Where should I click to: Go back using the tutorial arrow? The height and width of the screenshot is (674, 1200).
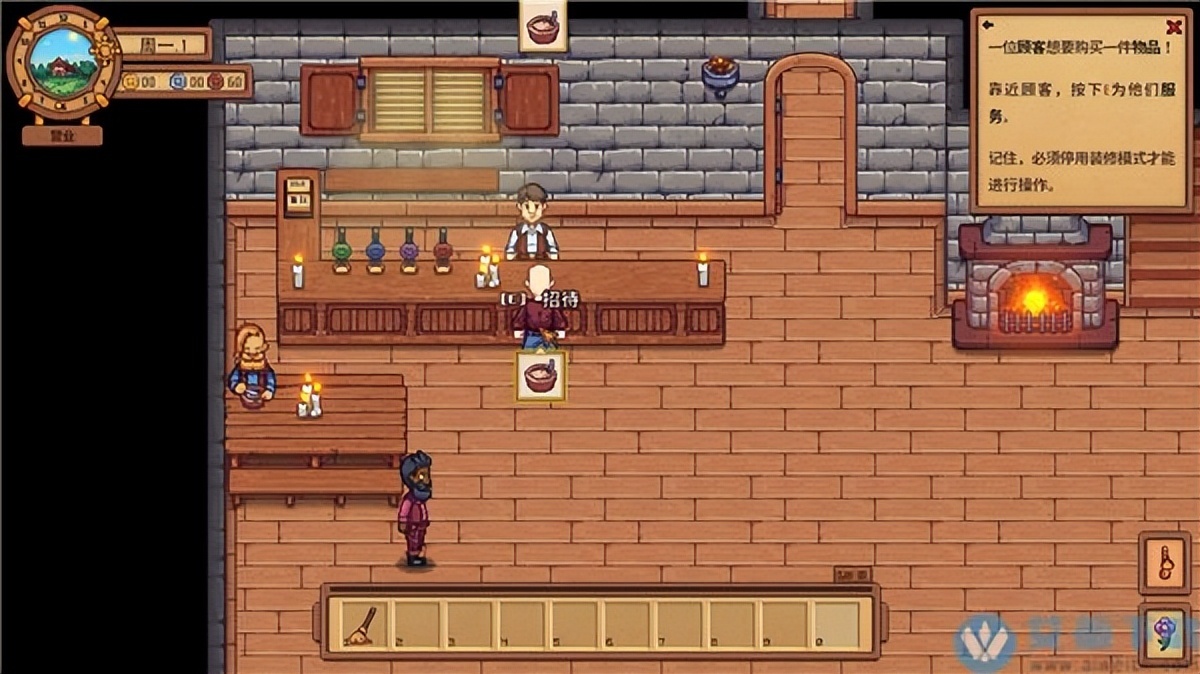point(988,25)
